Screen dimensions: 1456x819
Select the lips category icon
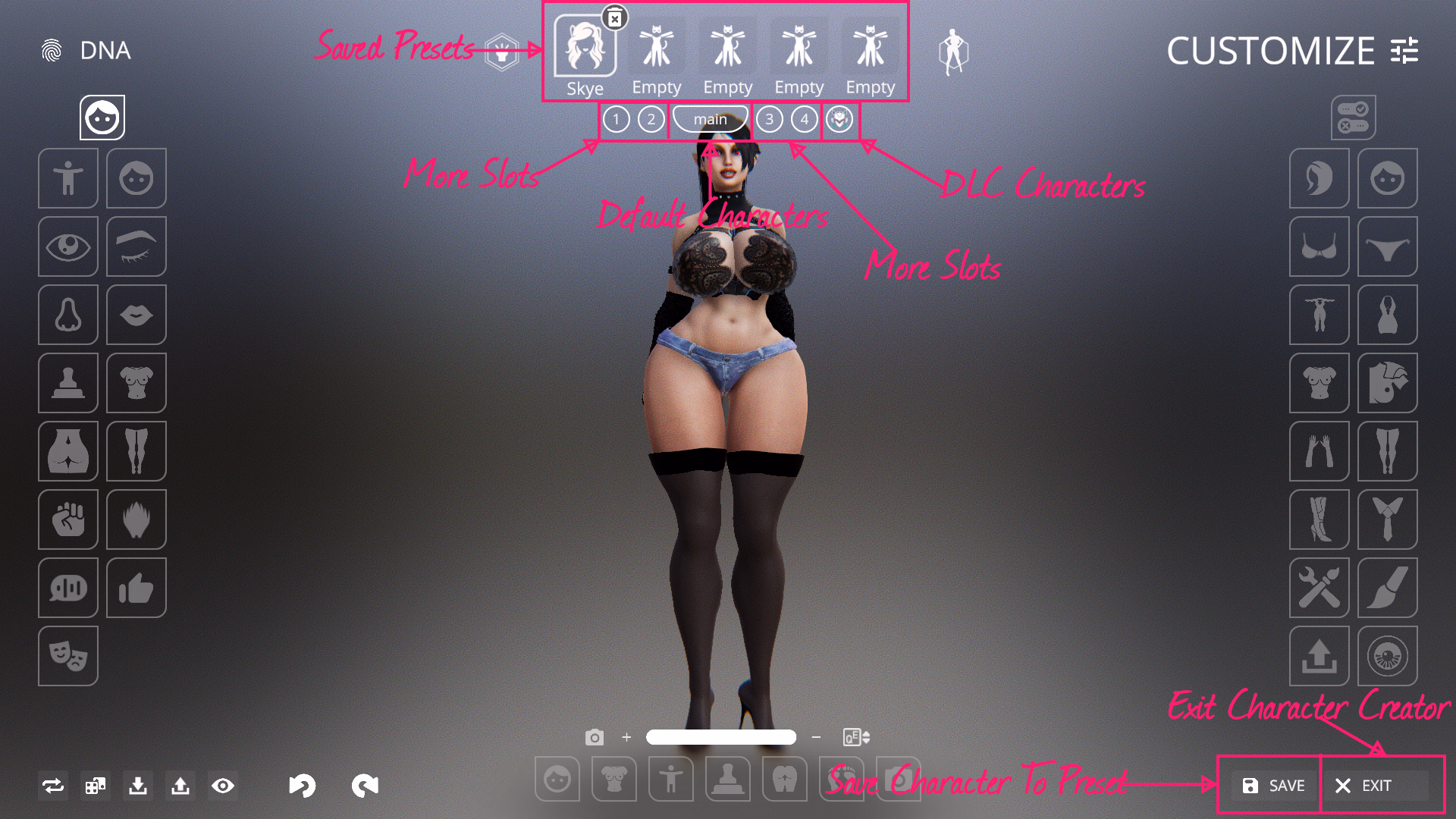(136, 315)
